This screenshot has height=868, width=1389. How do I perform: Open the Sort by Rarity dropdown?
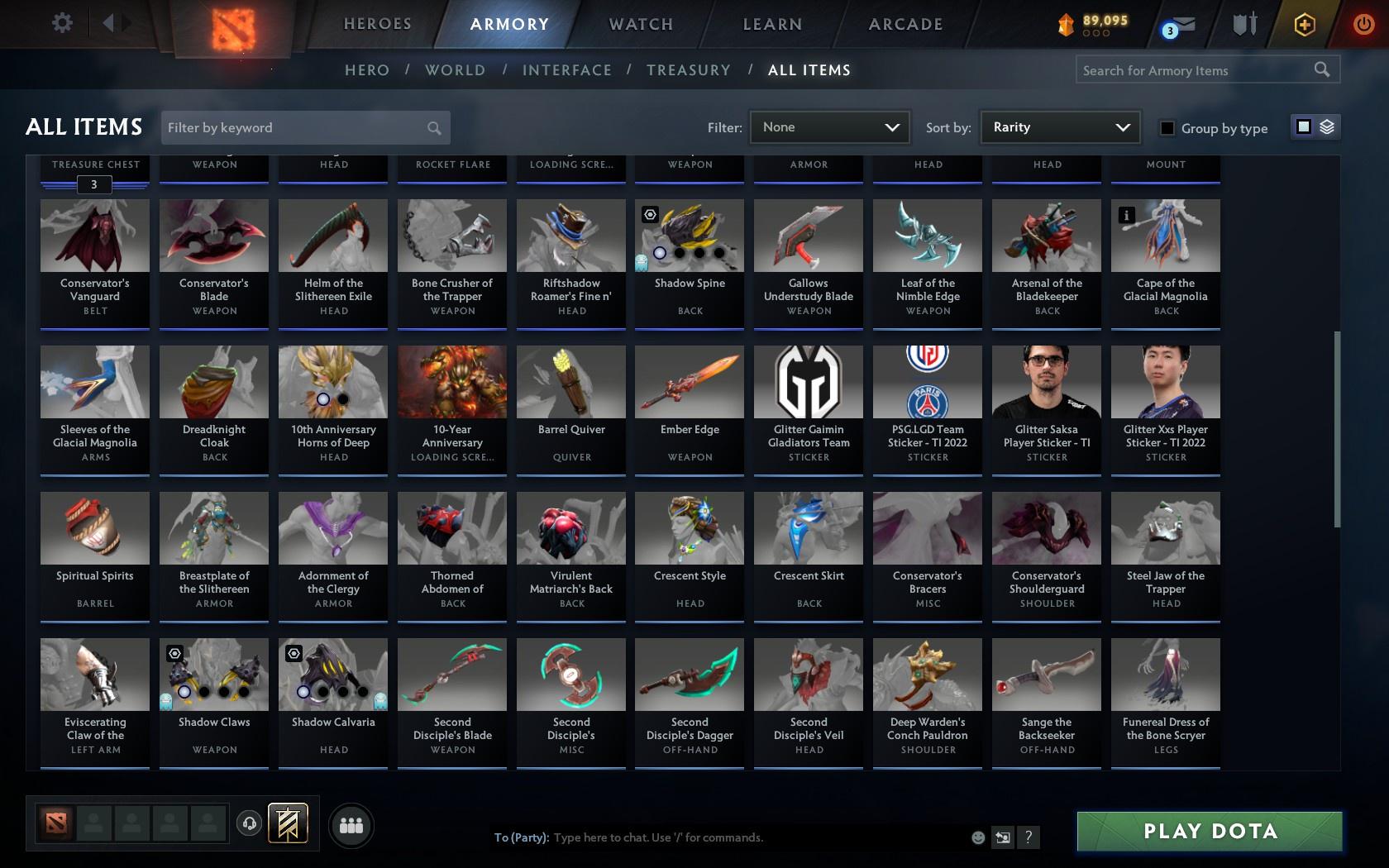[1060, 127]
